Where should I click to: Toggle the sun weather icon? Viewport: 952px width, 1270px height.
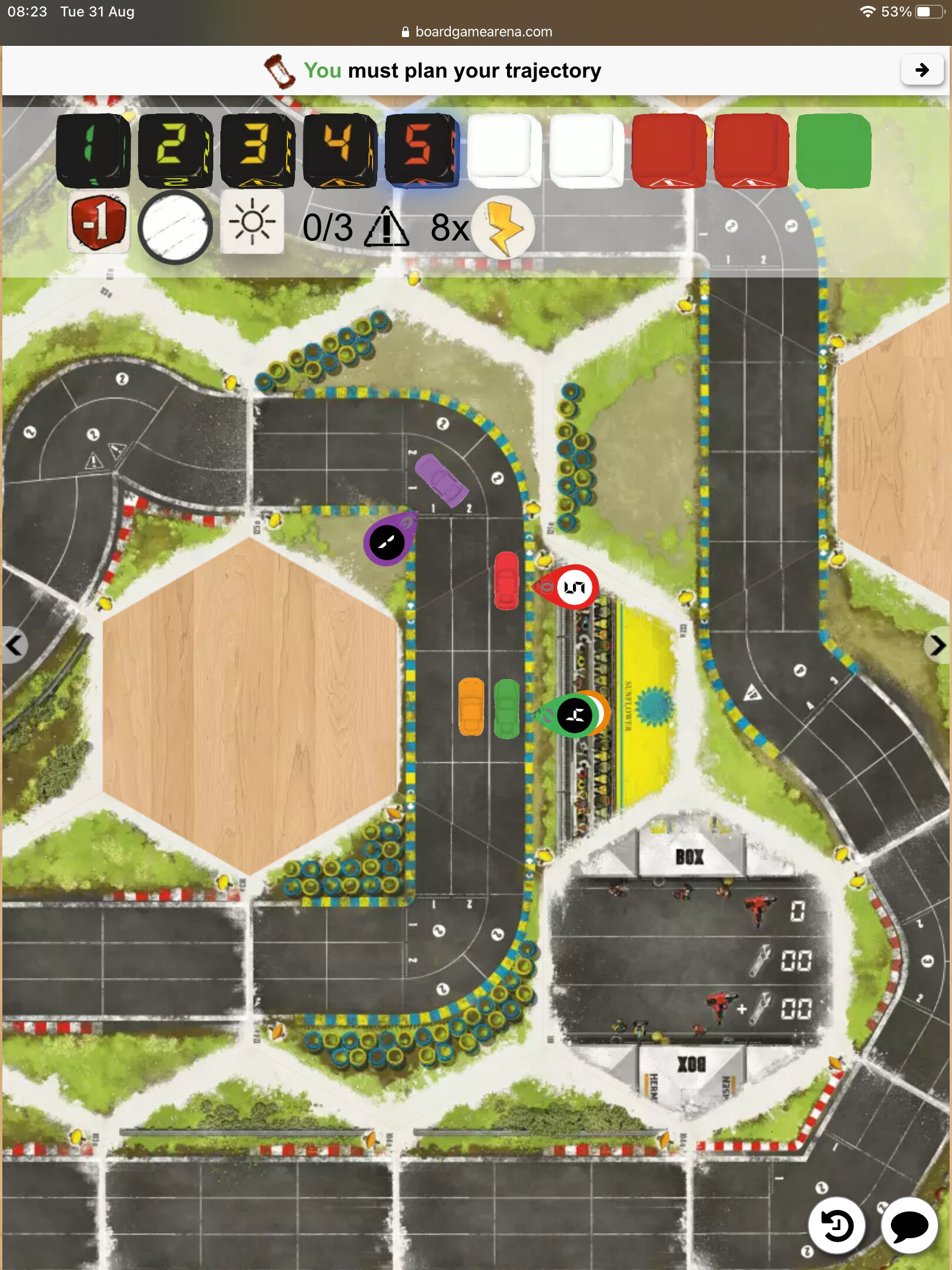pyautogui.click(x=252, y=222)
